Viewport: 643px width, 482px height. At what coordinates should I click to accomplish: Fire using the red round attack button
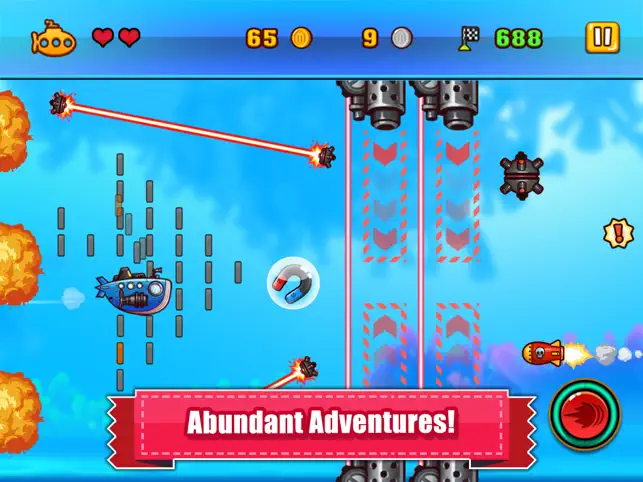tap(585, 415)
